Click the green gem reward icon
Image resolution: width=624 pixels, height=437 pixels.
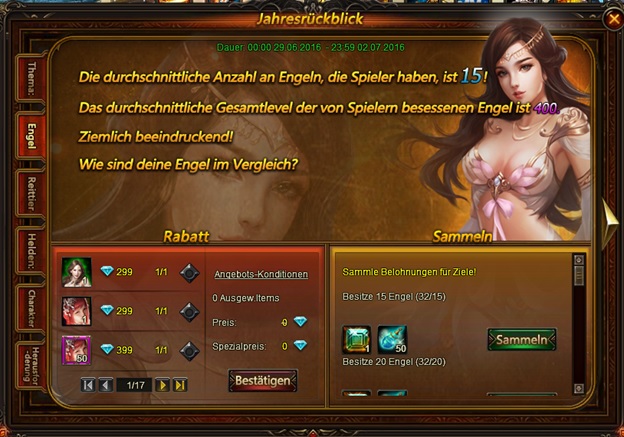(x=356, y=340)
